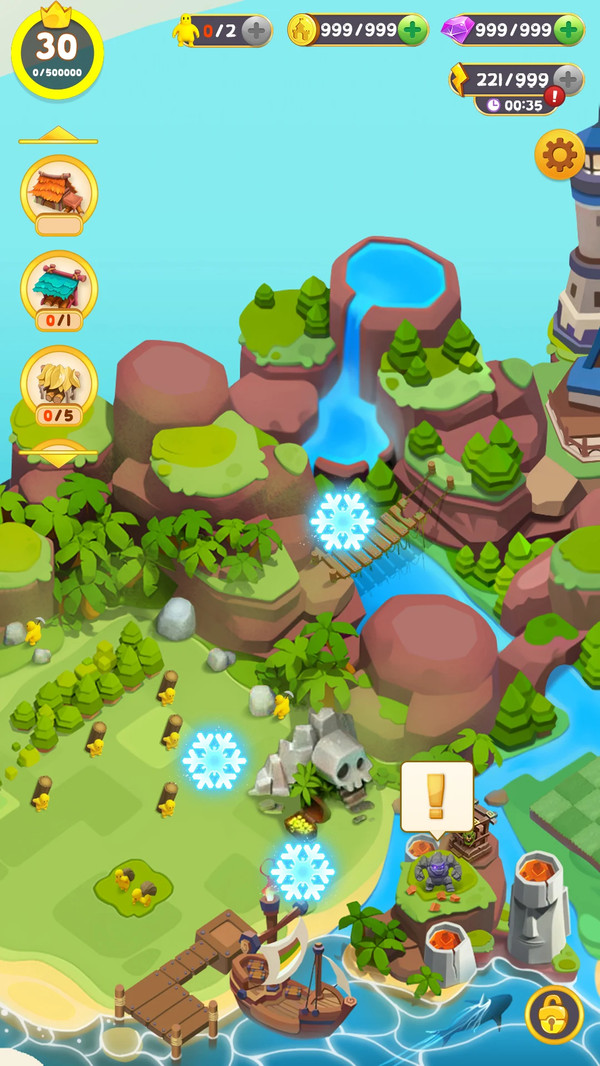
Task: Choose the teal-roof building showing 0/1
Action: pyautogui.click(x=59, y=286)
